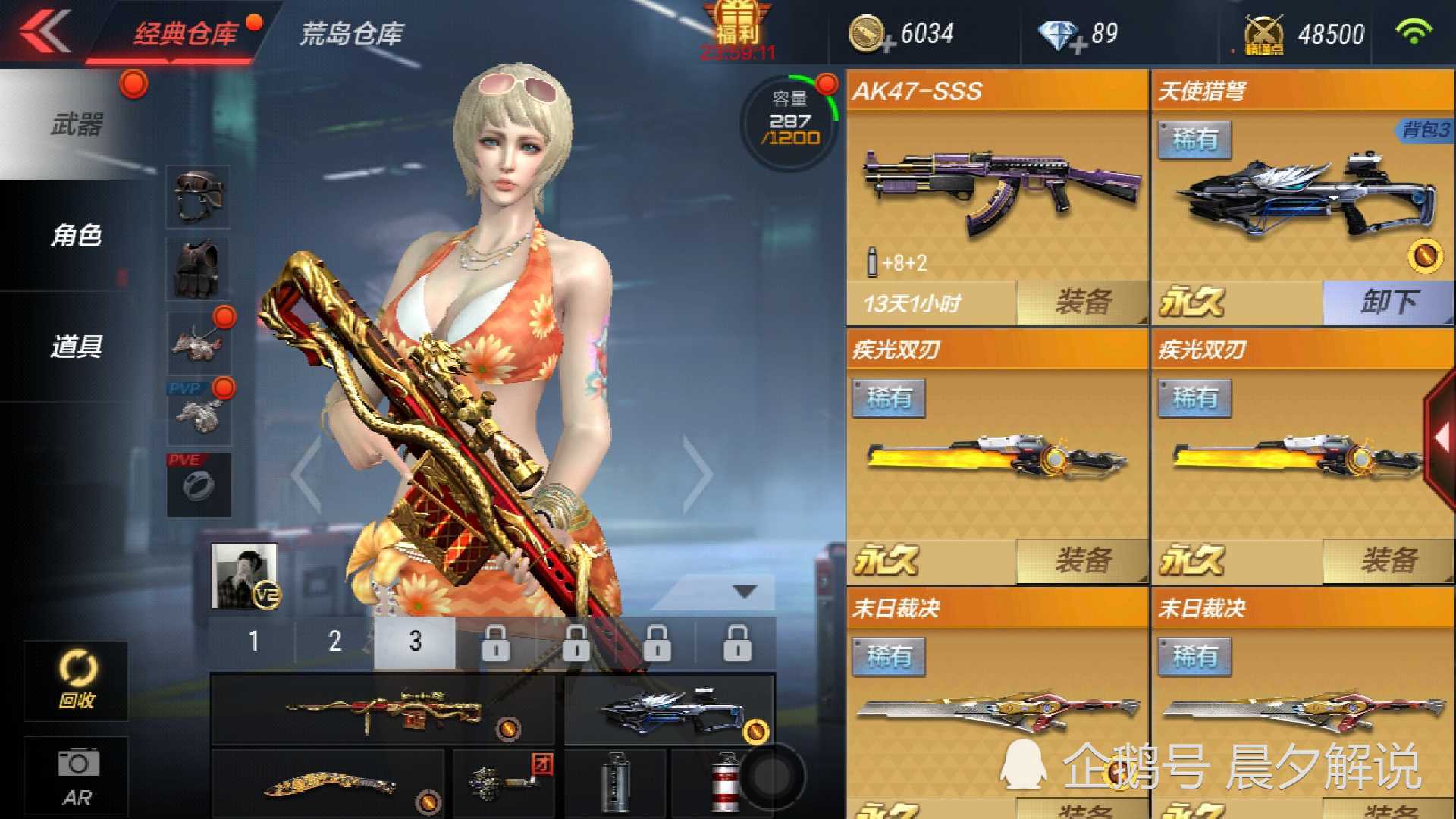Screen dimensions: 1456x819
Task: Equip the AK47-SSS rifle
Action: point(1082,302)
